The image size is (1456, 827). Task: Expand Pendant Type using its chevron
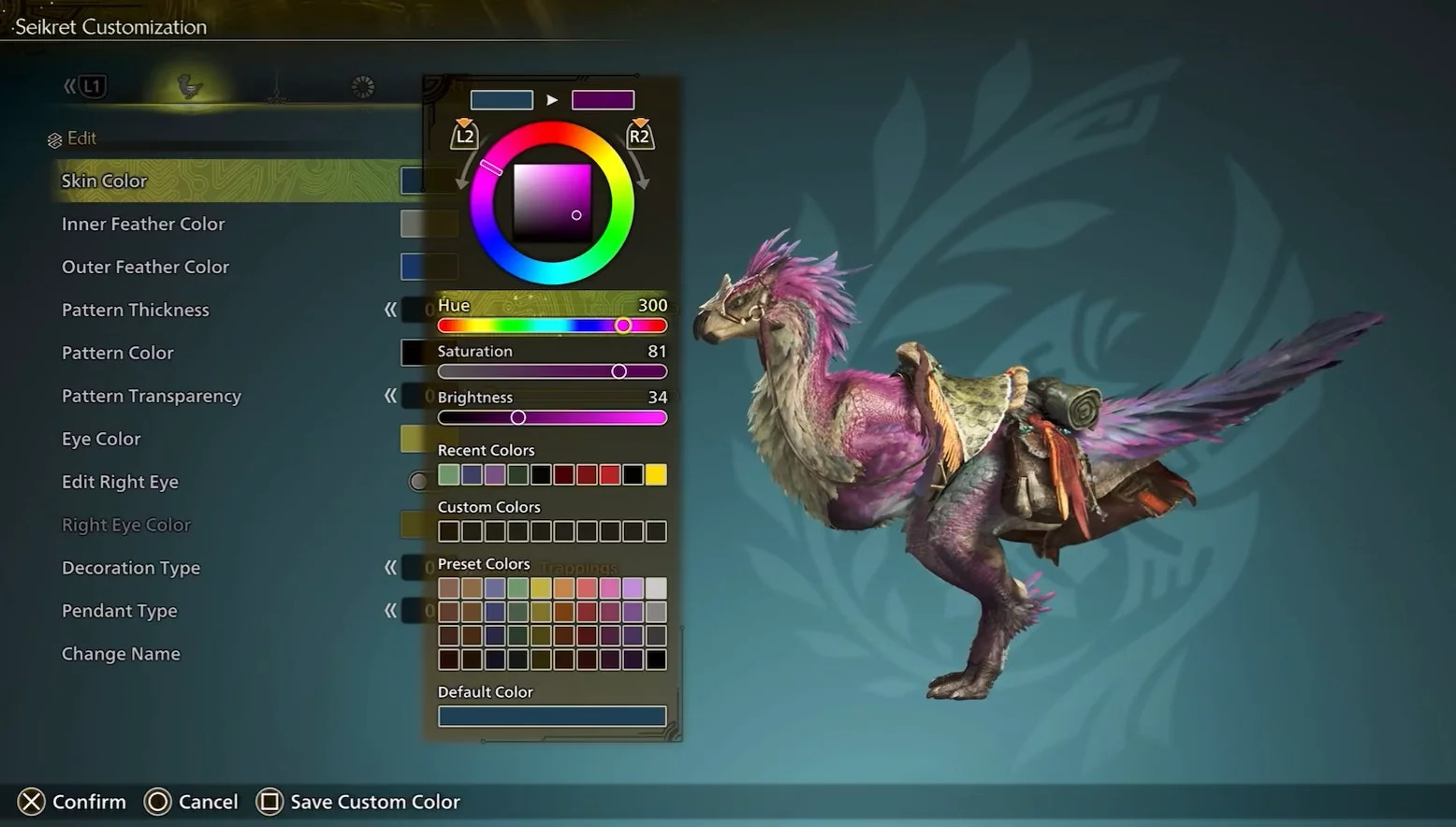[x=390, y=610]
